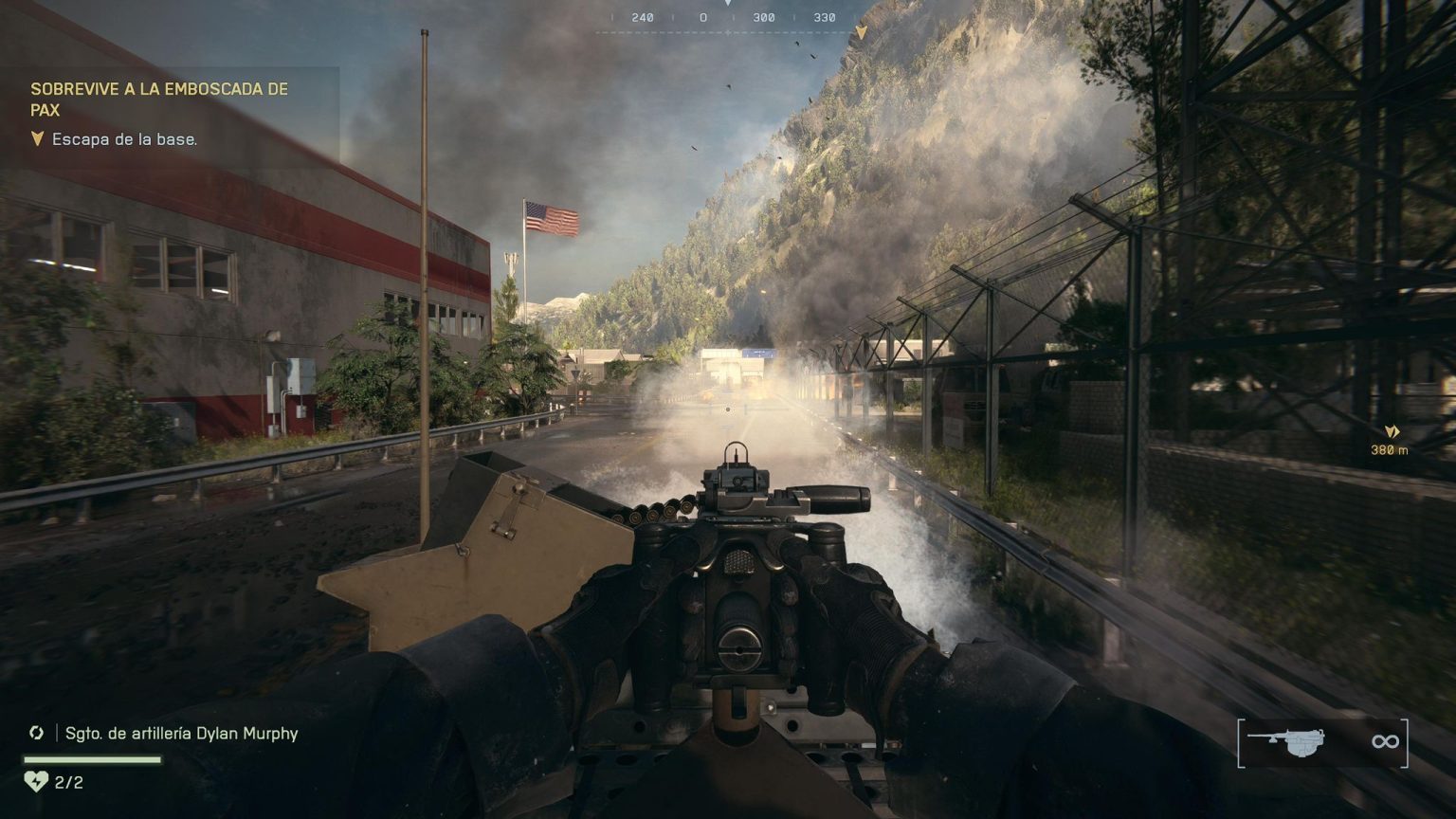Click the circular self-revive icon near Dylan Murphy
This screenshot has width=1456, height=819.
pyautogui.click(x=37, y=733)
